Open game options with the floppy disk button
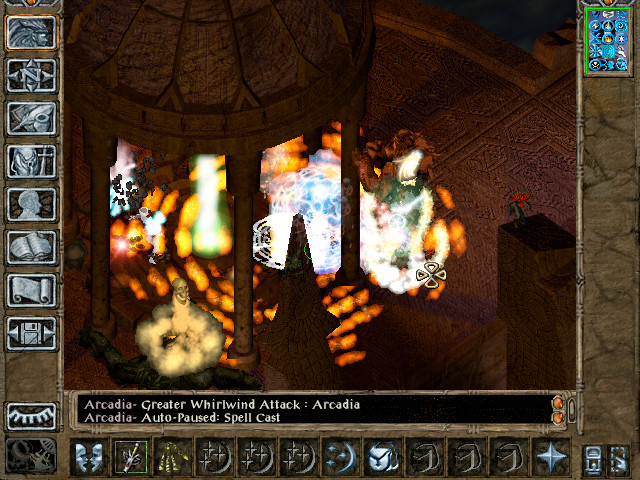 coord(32,333)
